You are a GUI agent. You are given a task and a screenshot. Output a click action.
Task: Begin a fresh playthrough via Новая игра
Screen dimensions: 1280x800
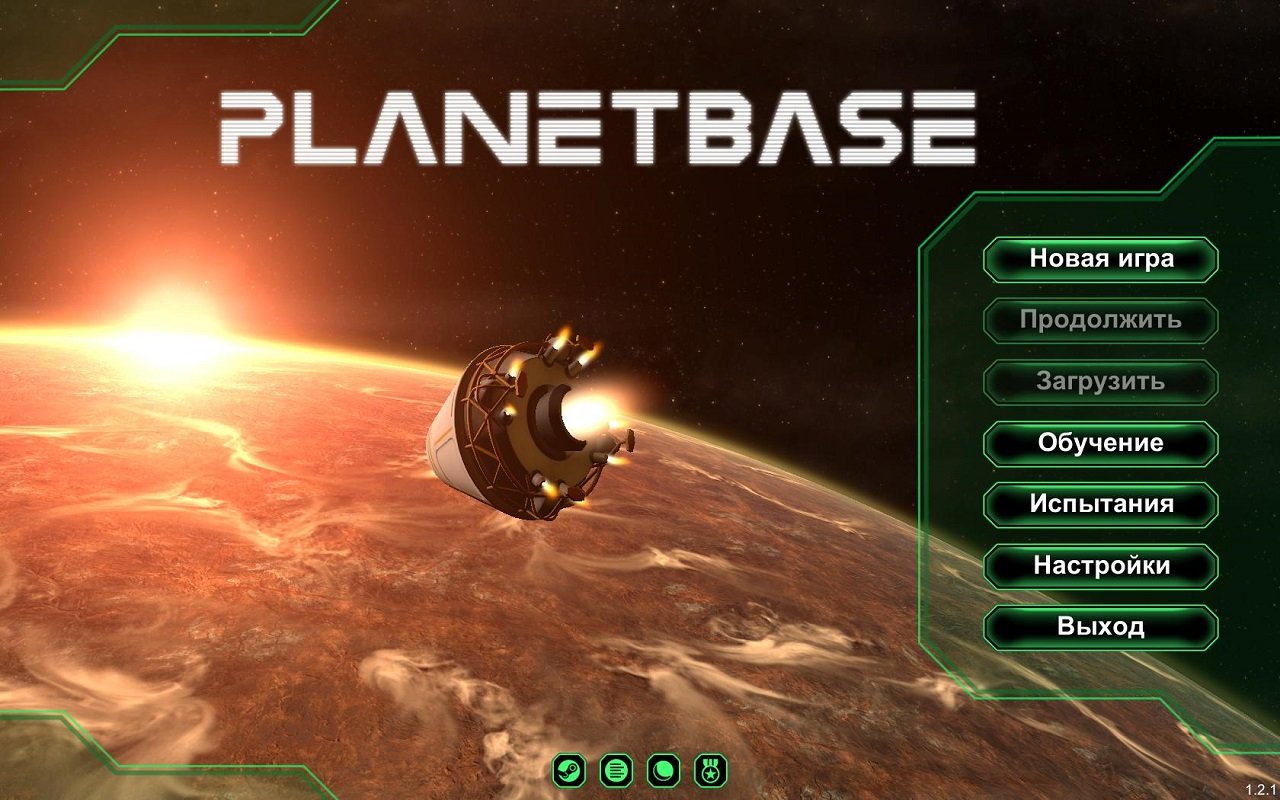1100,259
